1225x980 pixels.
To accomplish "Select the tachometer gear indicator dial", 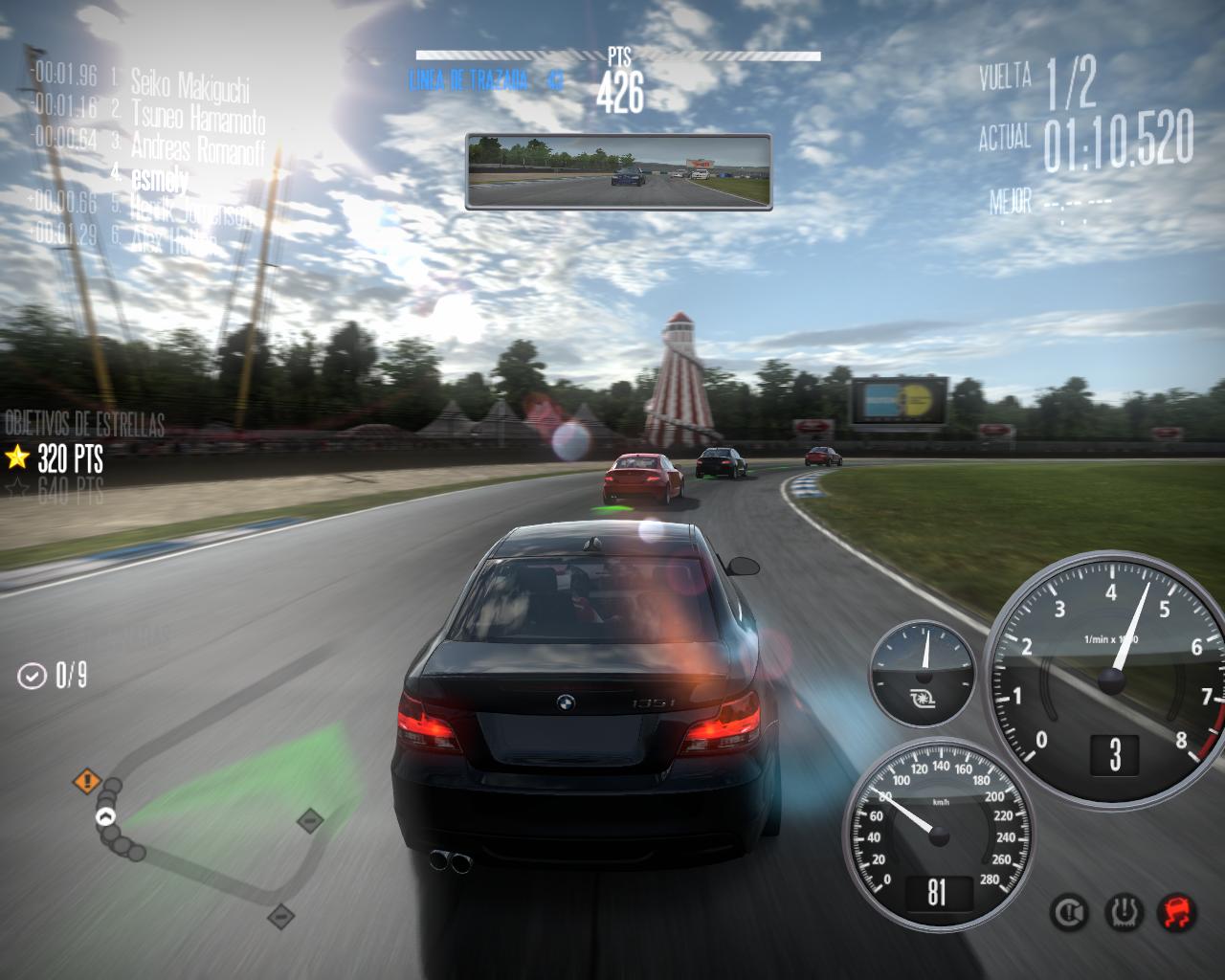I will point(1110,679).
